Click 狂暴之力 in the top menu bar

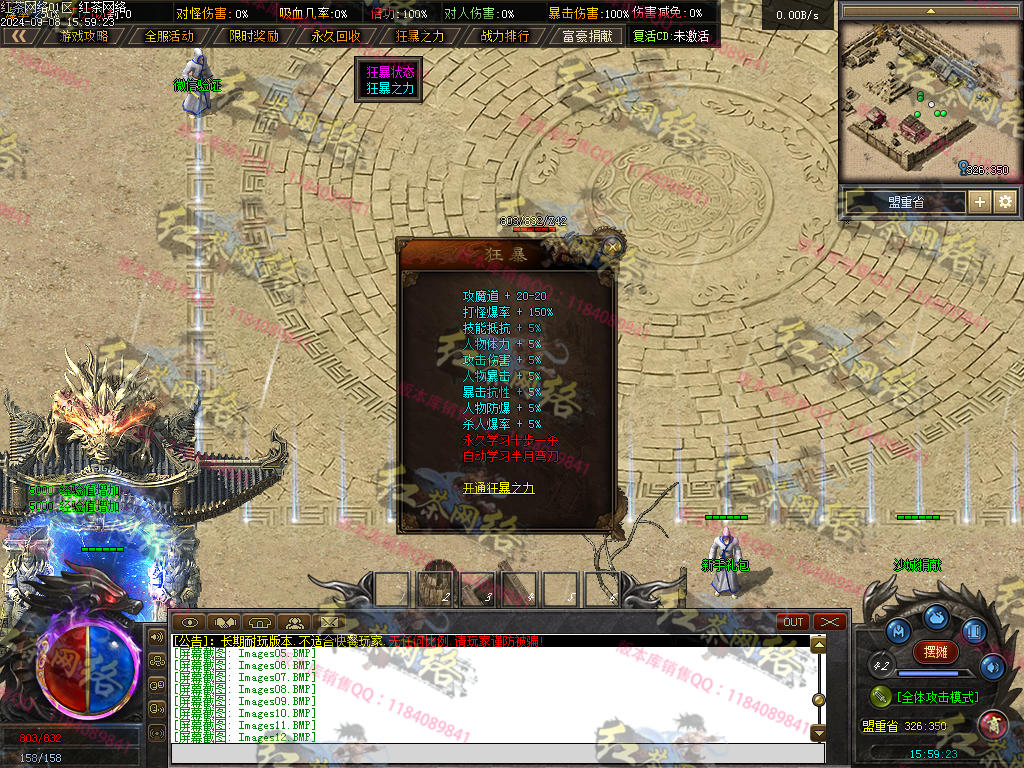(x=420, y=36)
